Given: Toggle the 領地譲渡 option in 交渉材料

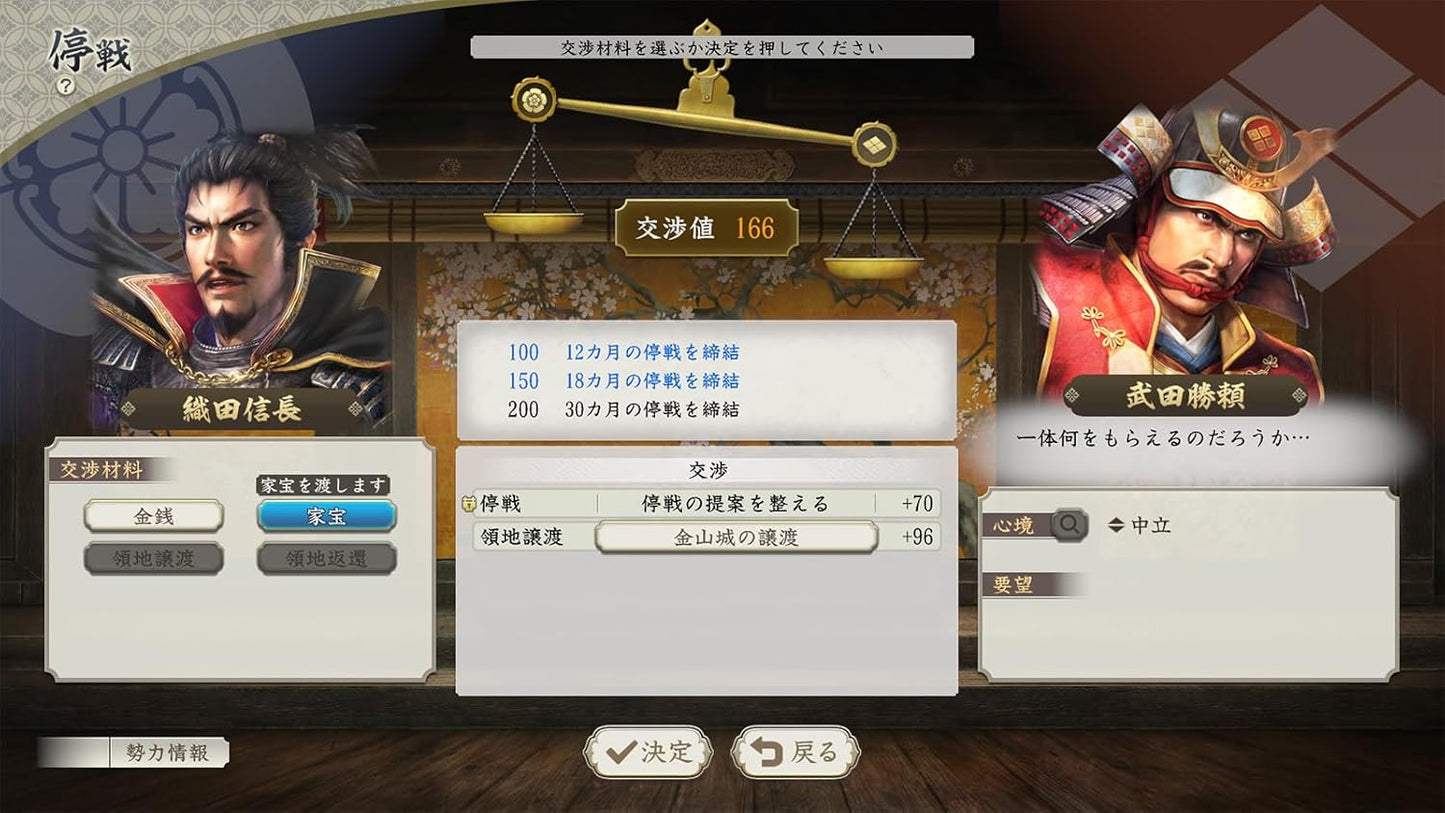Looking at the screenshot, I should (154, 558).
